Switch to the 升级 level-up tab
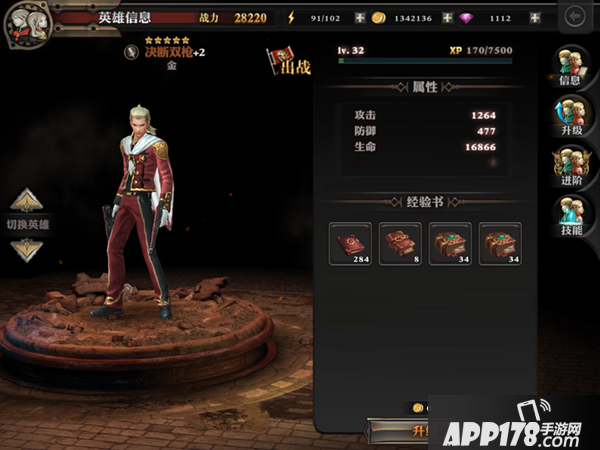This screenshot has height=450, width=600. tap(573, 118)
